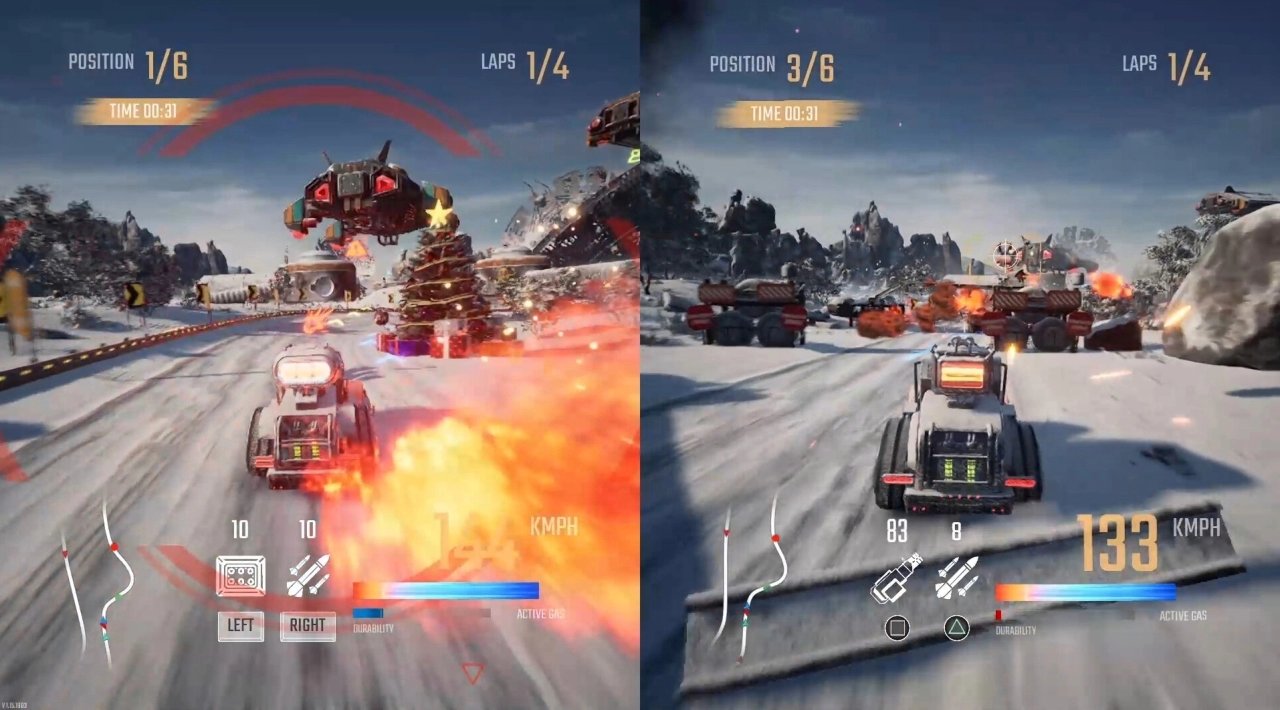Select the mine launcher weapon icon
Screen dimensions: 1280x710
(241, 576)
